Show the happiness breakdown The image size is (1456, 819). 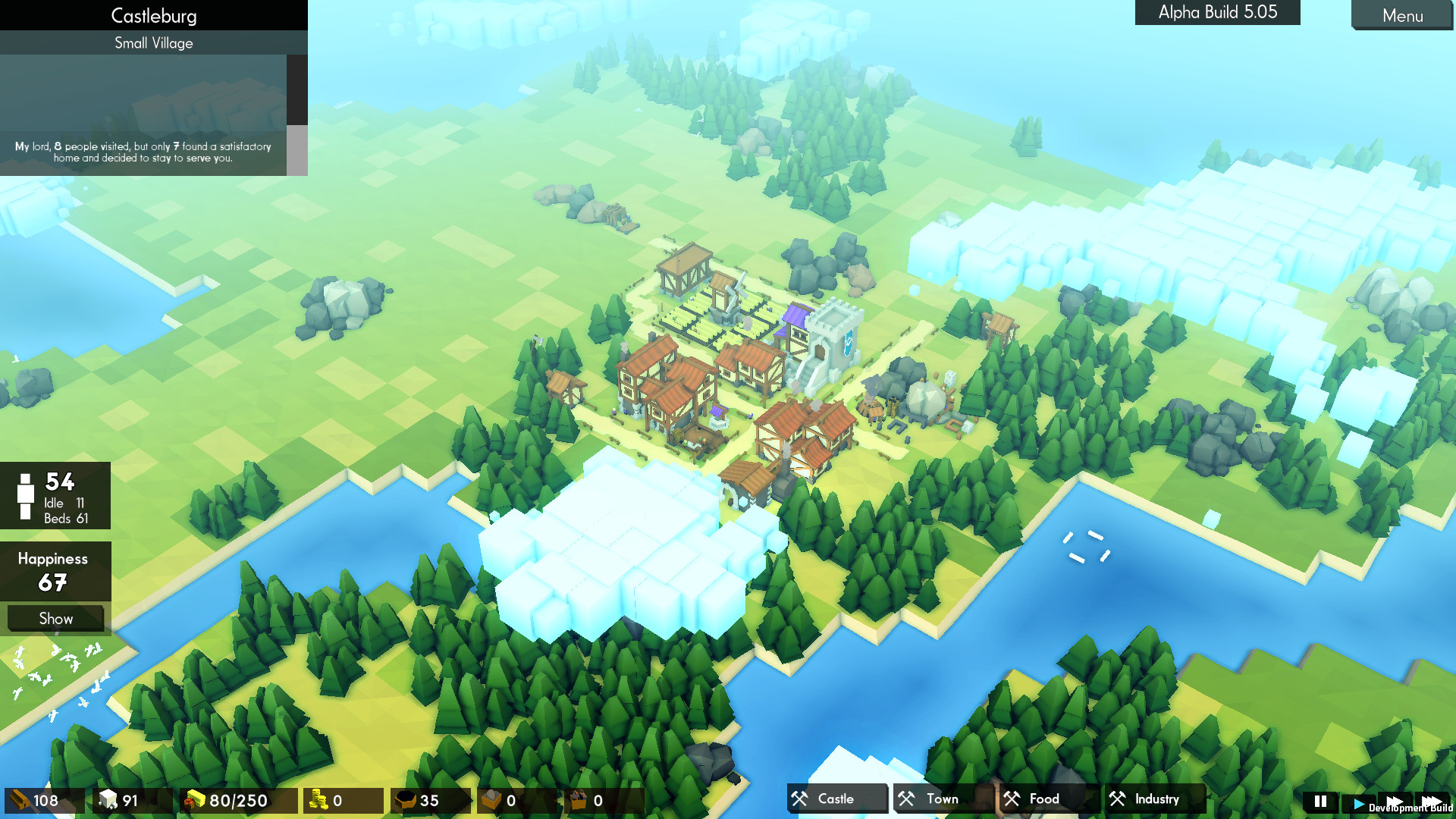click(55, 618)
